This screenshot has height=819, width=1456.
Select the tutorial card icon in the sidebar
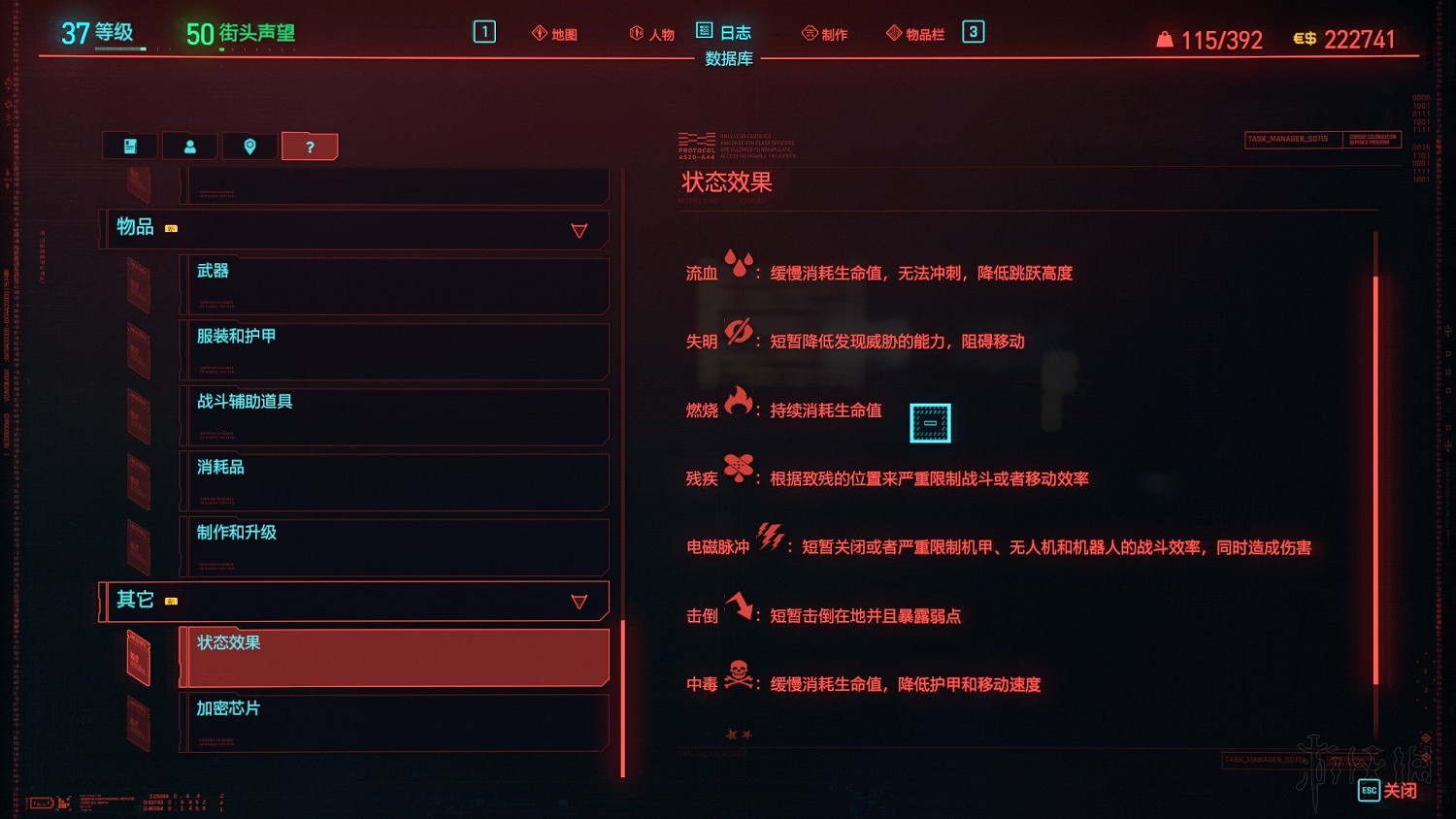129,146
